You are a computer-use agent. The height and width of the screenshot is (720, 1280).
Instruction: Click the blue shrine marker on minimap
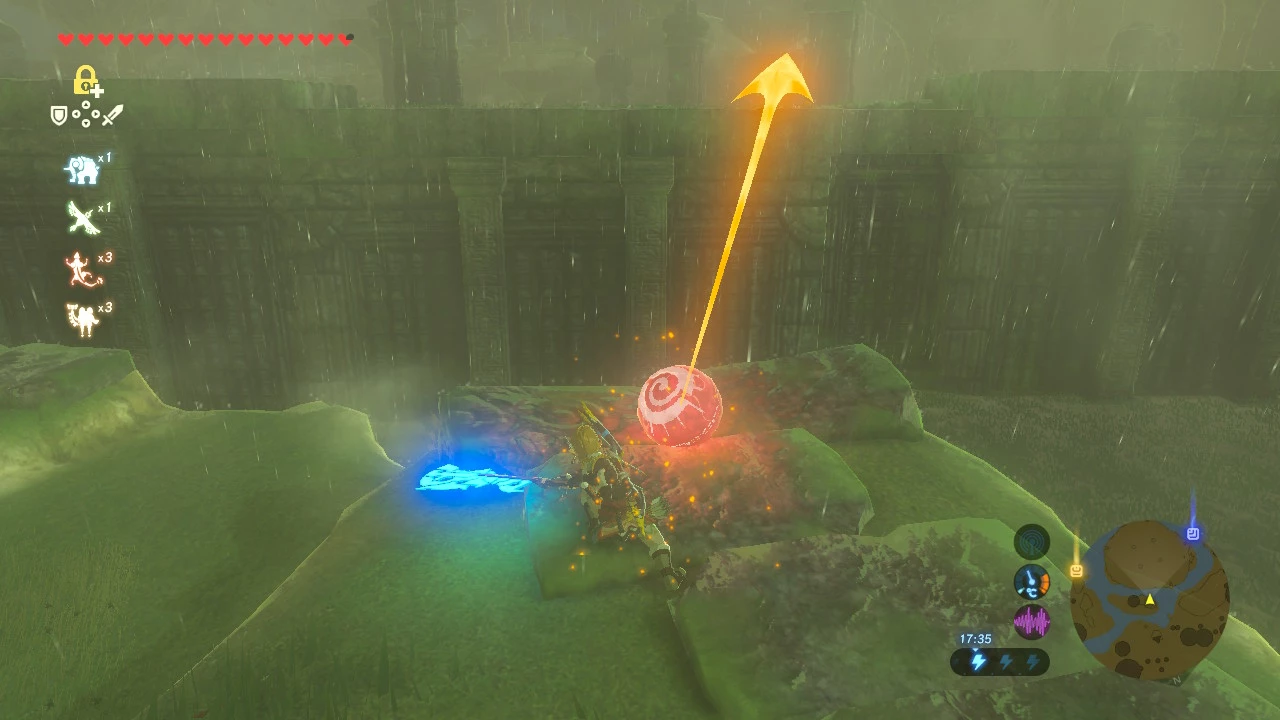tap(1192, 534)
